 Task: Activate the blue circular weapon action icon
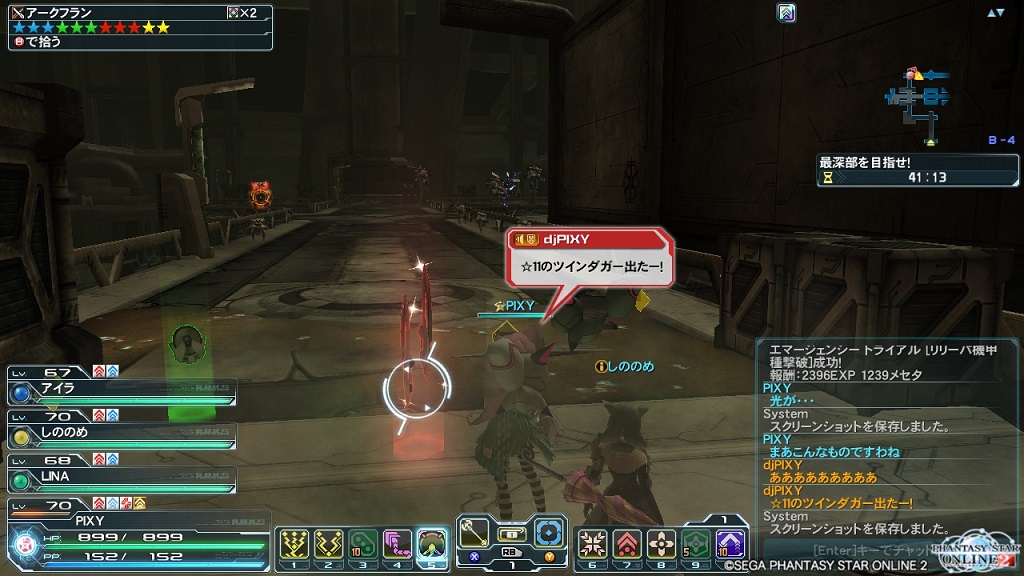coord(549,532)
